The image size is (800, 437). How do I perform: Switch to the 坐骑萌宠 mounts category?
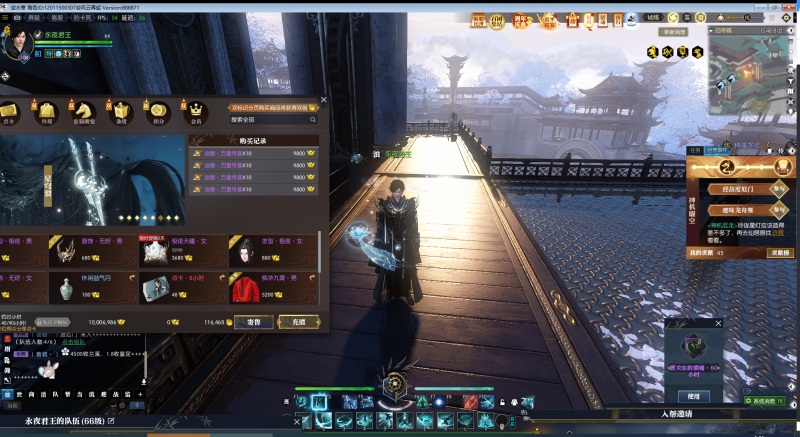coord(83,111)
